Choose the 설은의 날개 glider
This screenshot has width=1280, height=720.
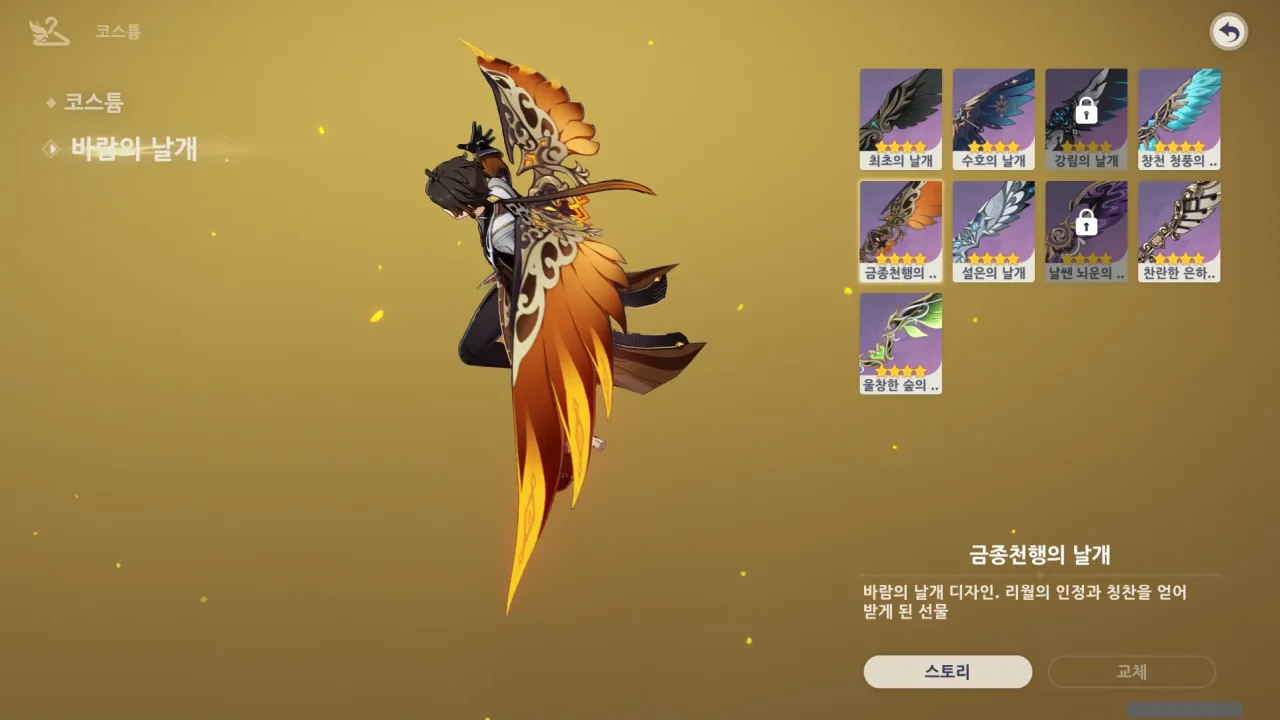tap(994, 231)
